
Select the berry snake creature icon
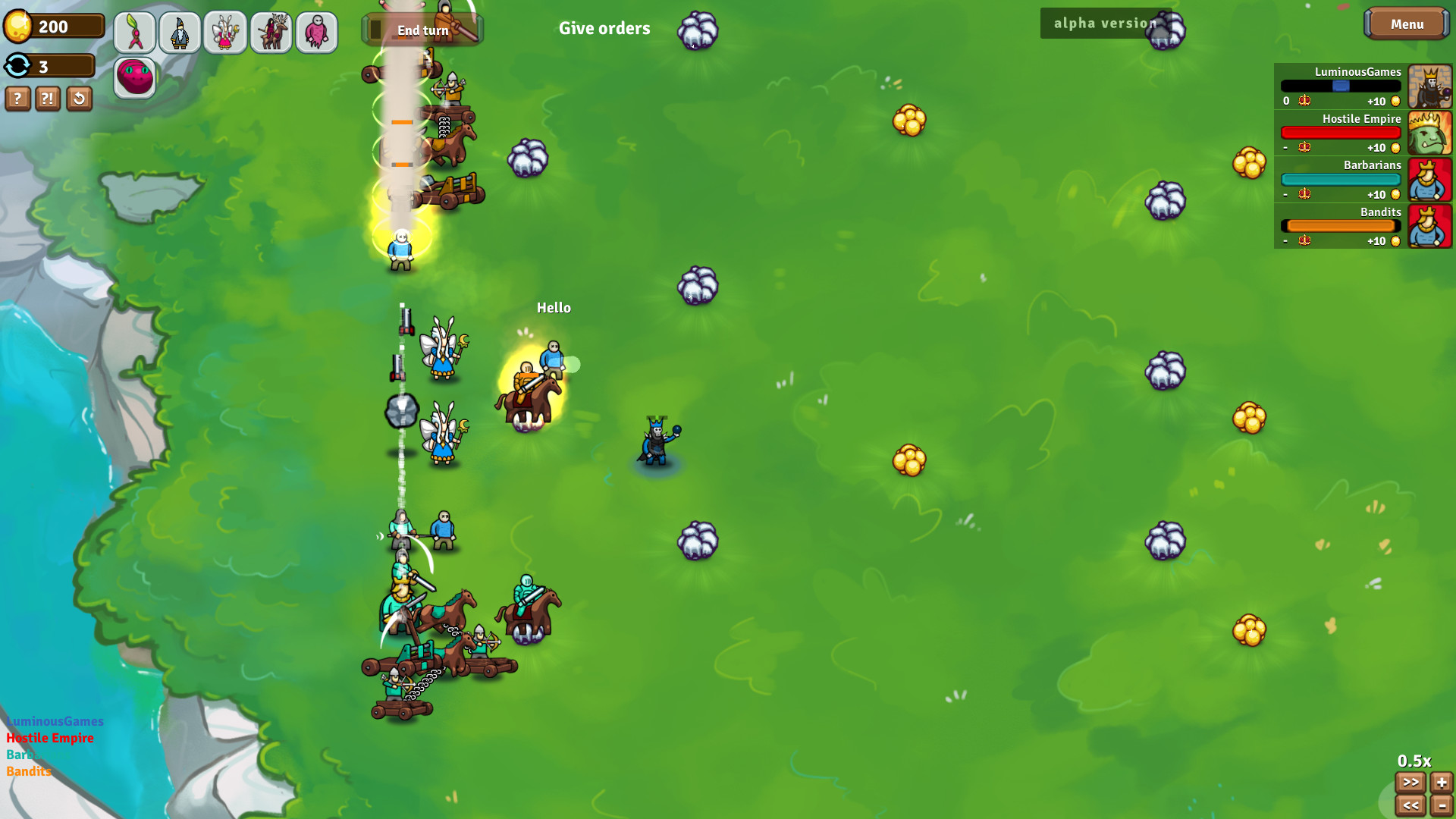(x=134, y=77)
